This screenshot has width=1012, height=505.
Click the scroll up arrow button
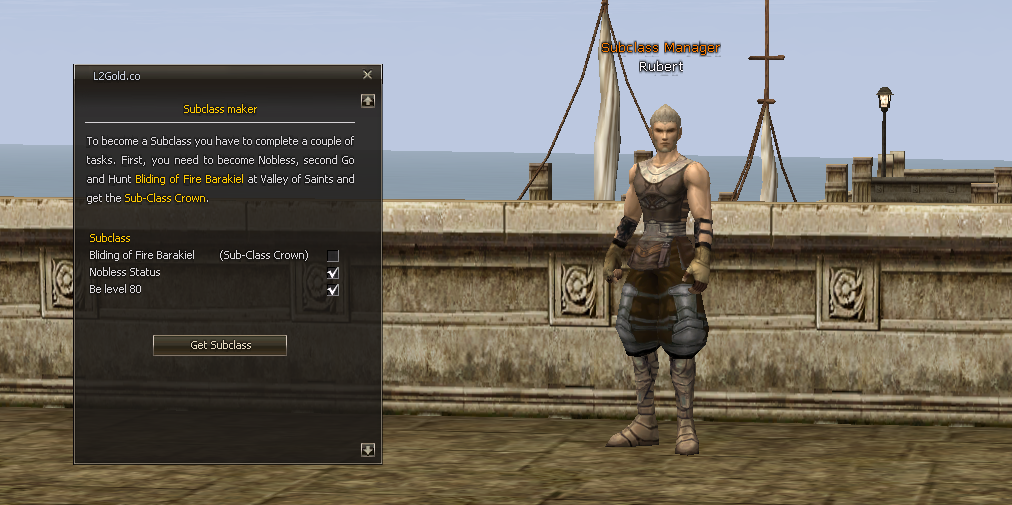(368, 100)
